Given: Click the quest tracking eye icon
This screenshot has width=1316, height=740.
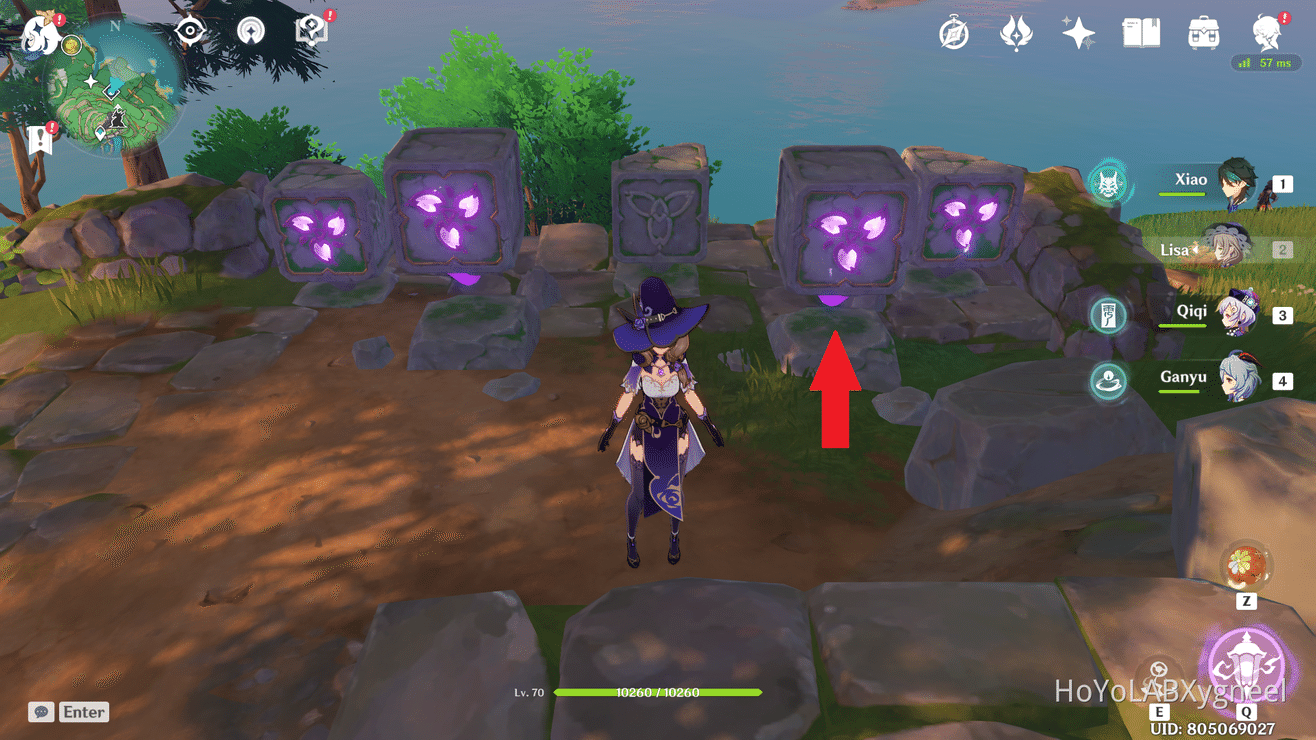Looking at the screenshot, I should (x=189, y=30).
